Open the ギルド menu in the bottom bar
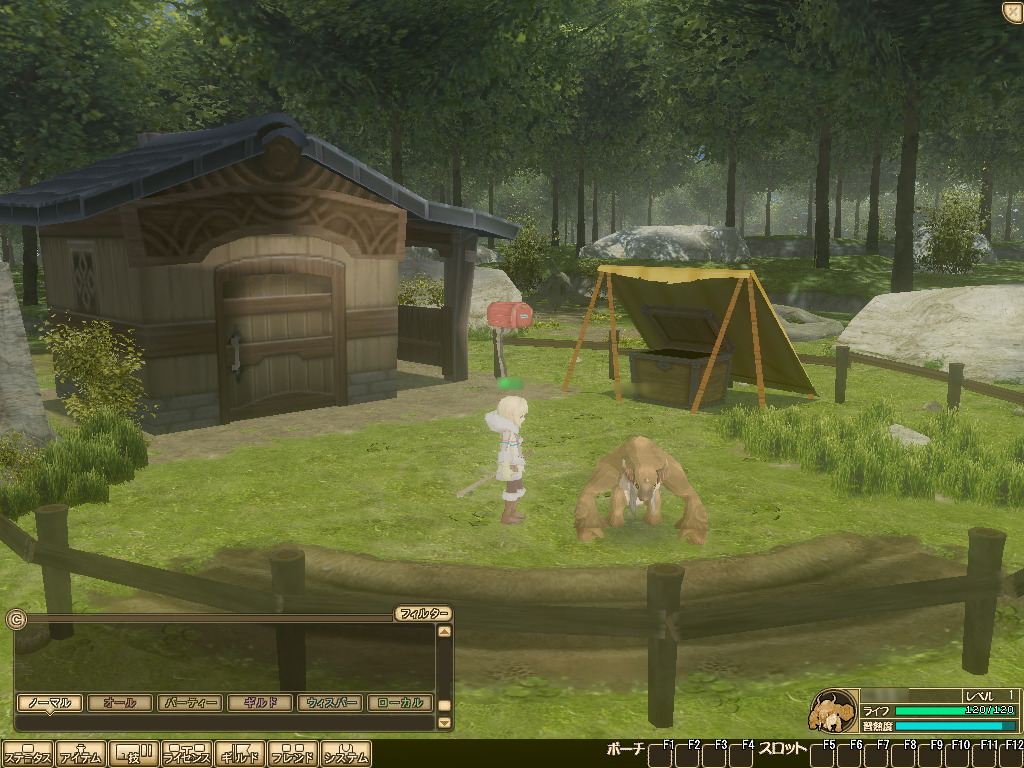Viewport: 1024px width, 768px height. [240, 754]
